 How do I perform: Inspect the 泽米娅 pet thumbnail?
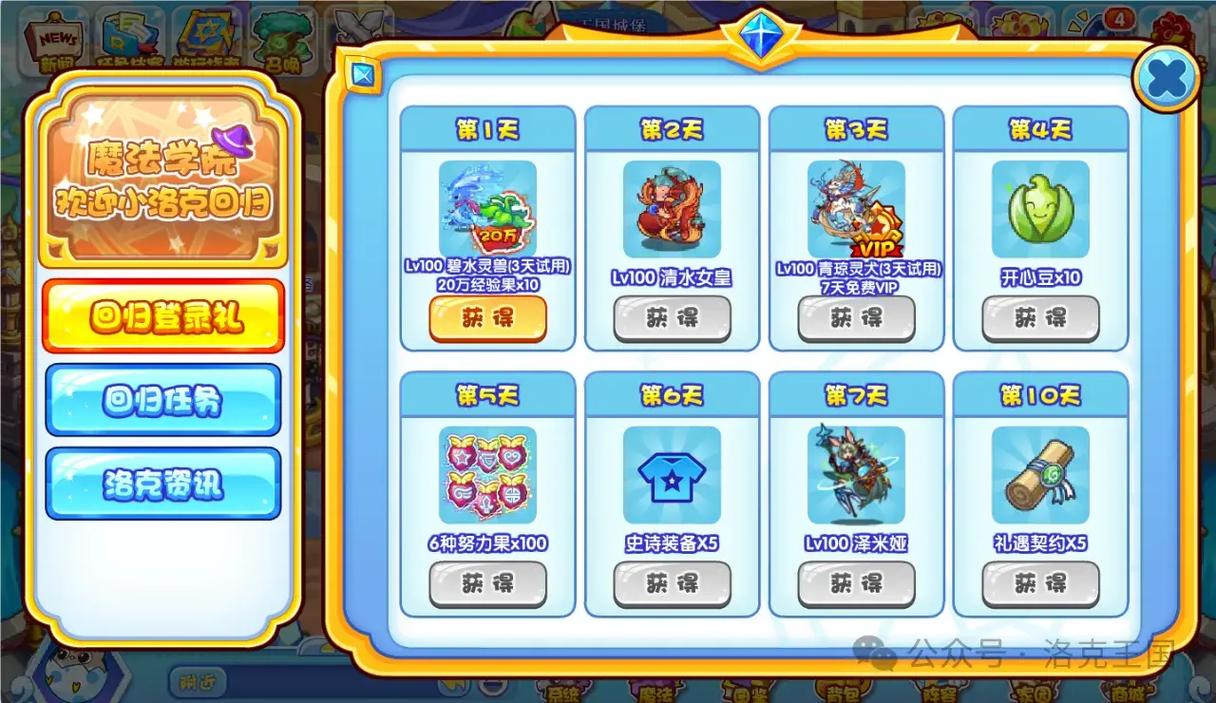click(856, 475)
